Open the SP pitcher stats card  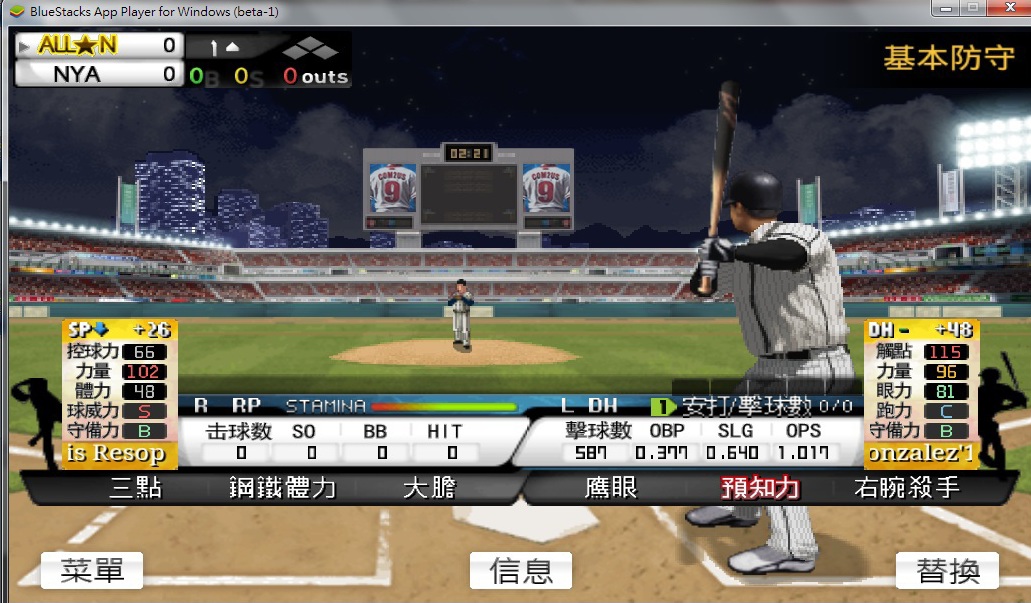coord(120,394)
